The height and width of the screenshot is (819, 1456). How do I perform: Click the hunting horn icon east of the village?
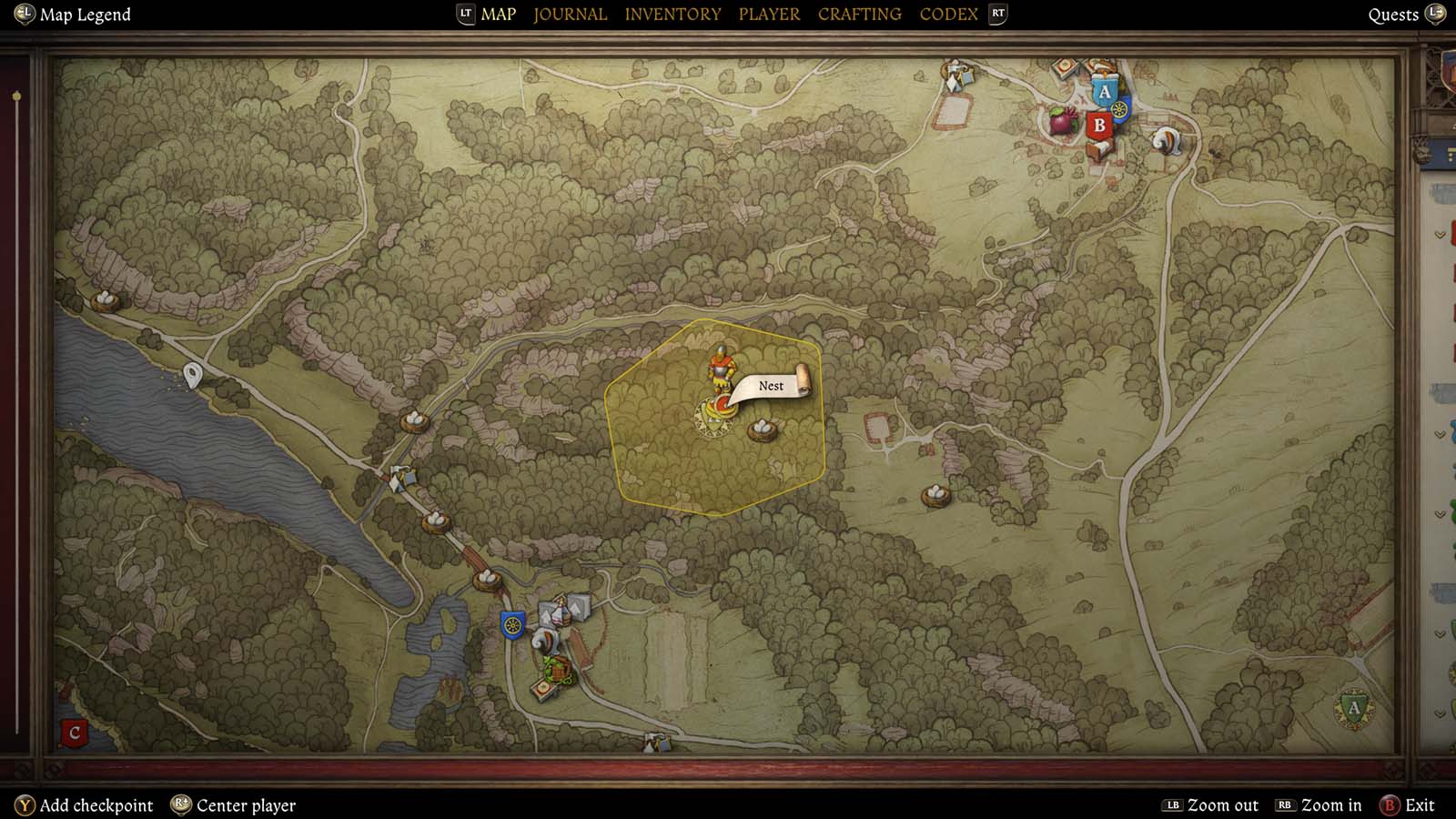pyautogui.click(x=1168, y=142)
